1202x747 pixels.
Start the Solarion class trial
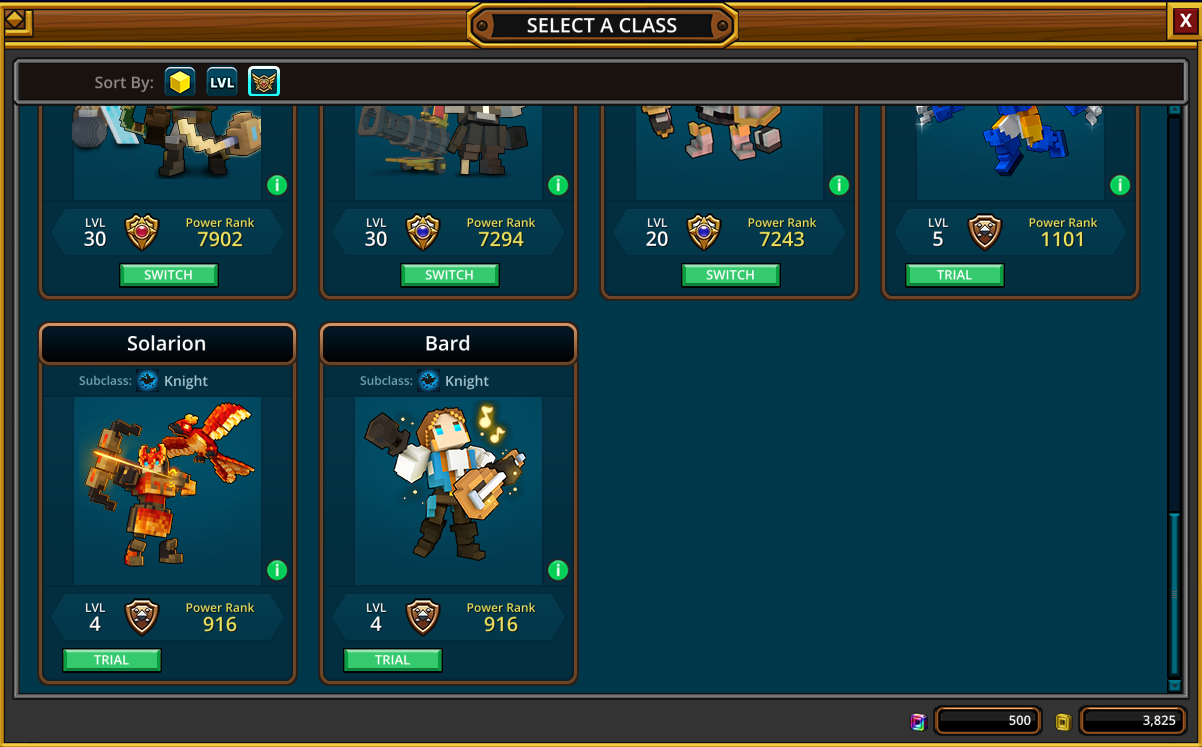[111, 660]
